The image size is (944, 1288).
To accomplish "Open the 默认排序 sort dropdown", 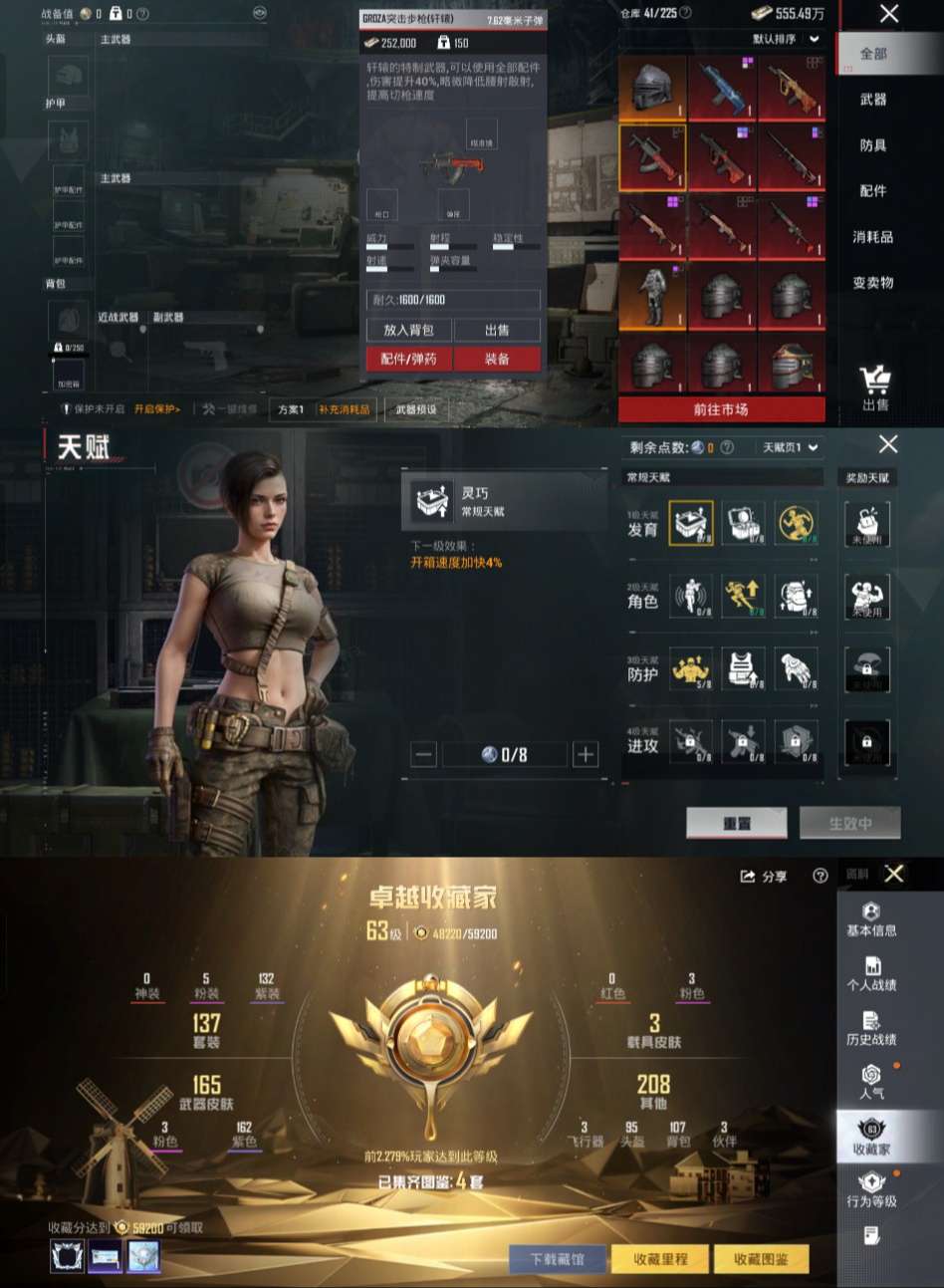I will coord(786,39).
